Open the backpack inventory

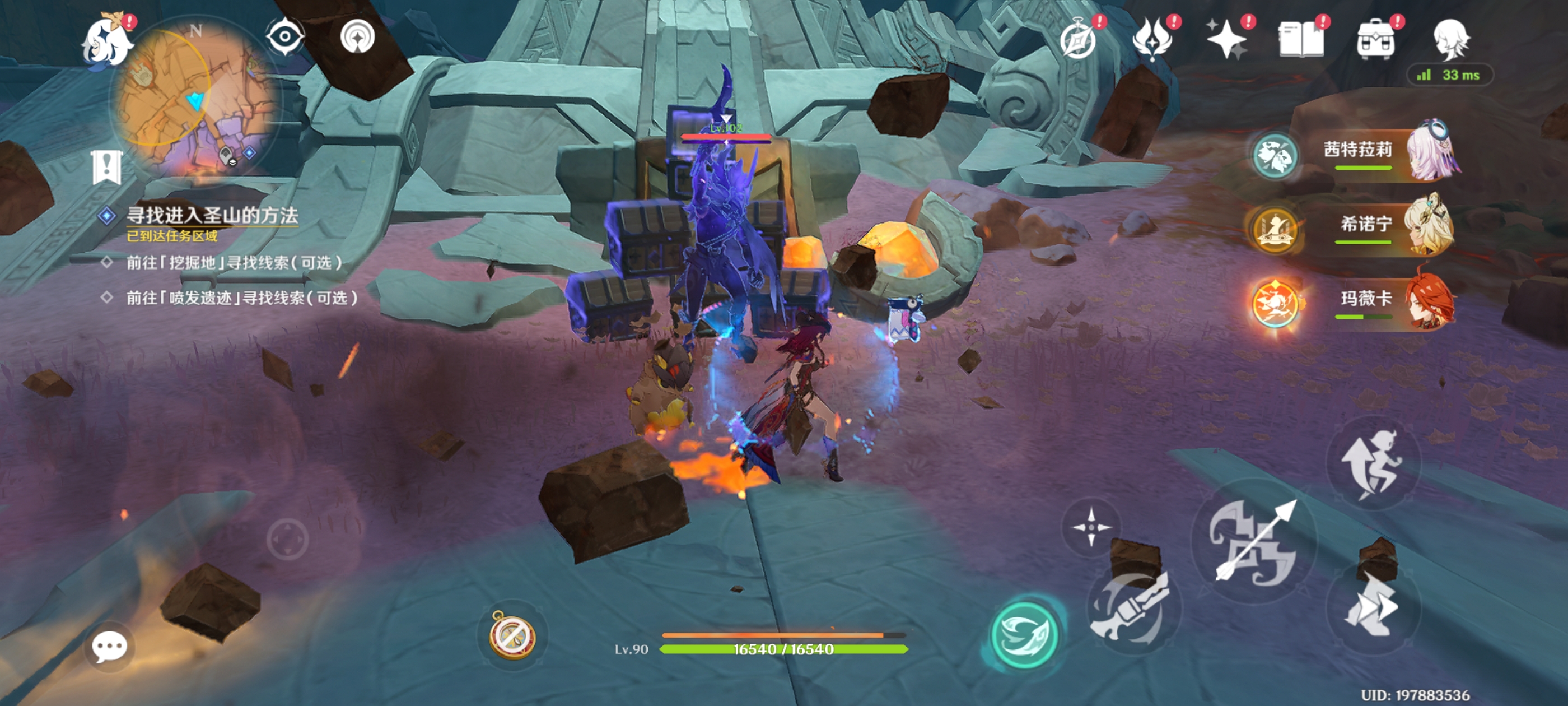(1376, 39)
